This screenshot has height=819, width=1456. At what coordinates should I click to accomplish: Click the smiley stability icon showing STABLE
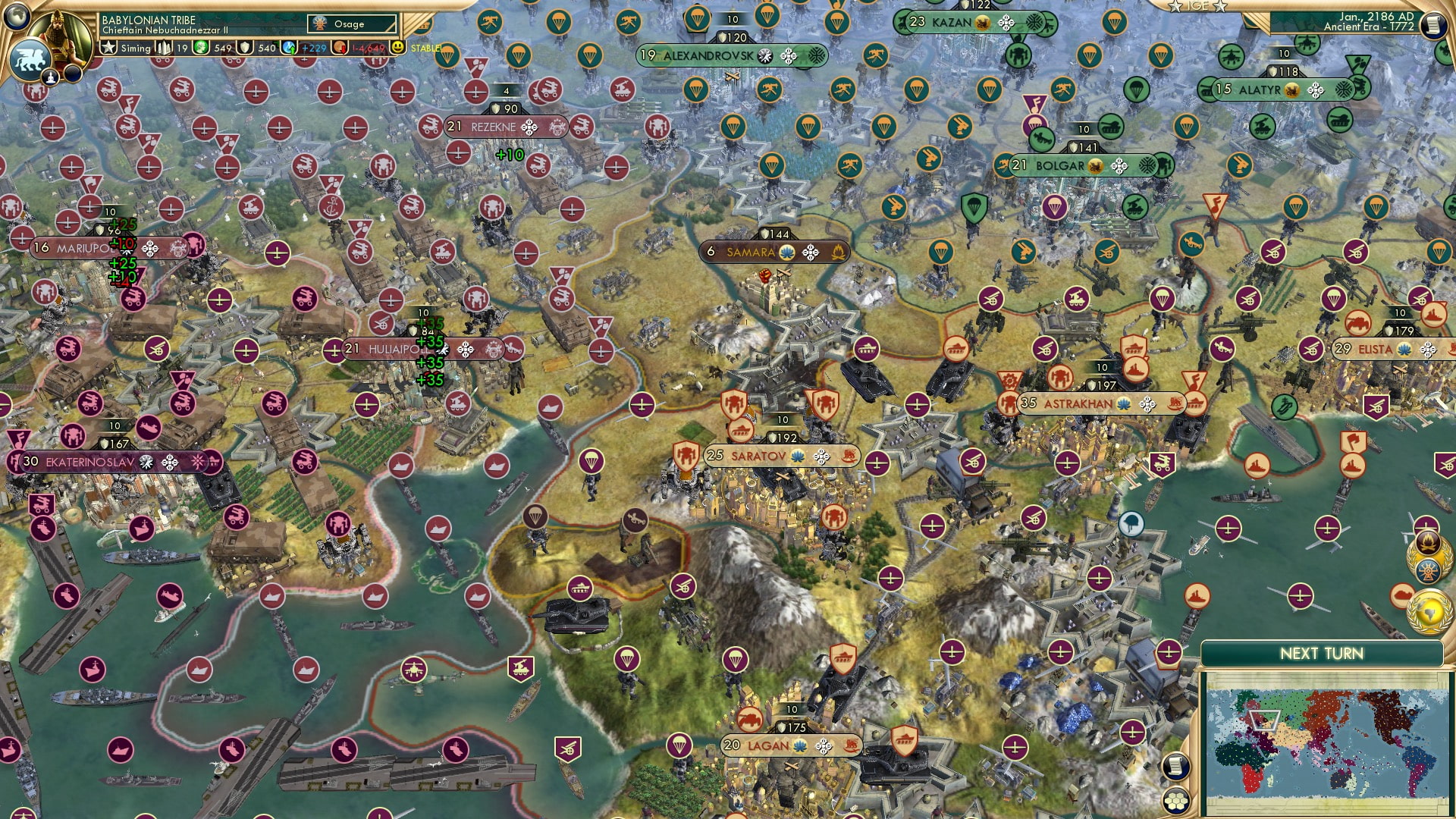[397, 48]
